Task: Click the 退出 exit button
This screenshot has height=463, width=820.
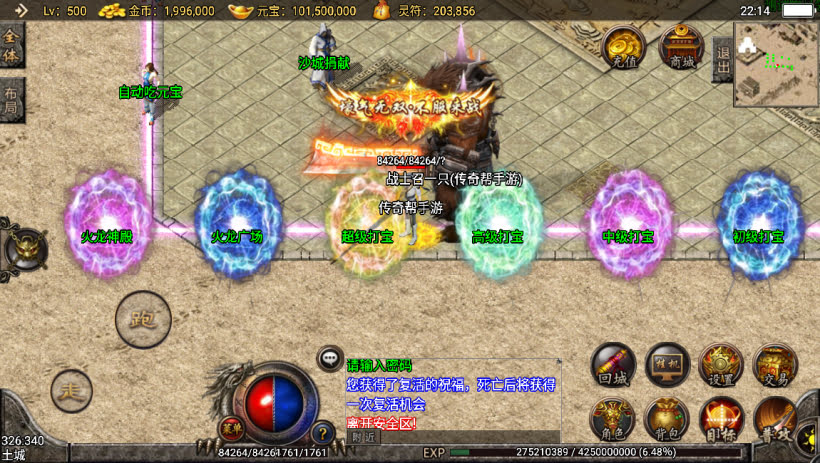Action: (722, 61)
